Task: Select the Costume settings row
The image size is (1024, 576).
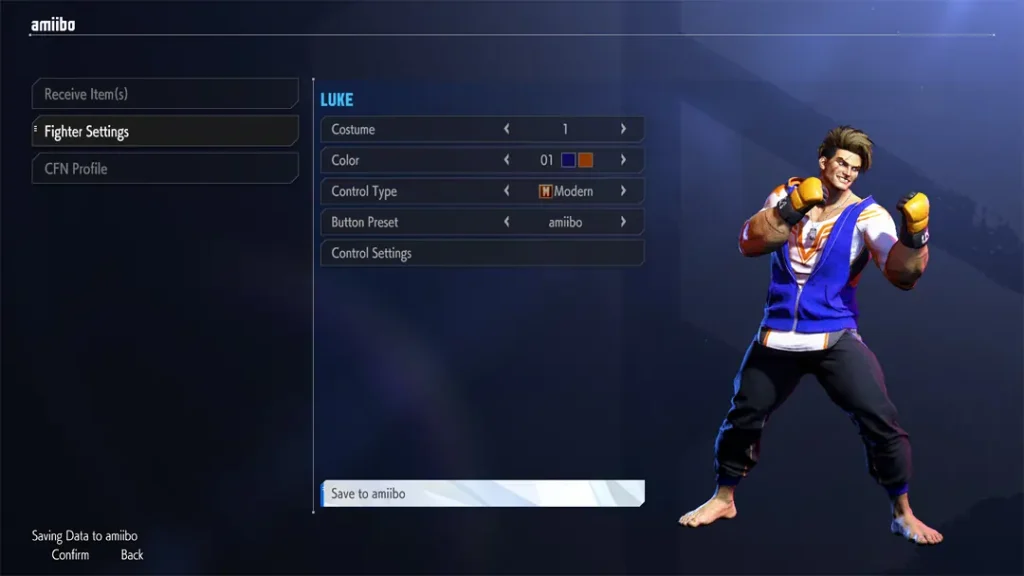Action: click(400, 129)
